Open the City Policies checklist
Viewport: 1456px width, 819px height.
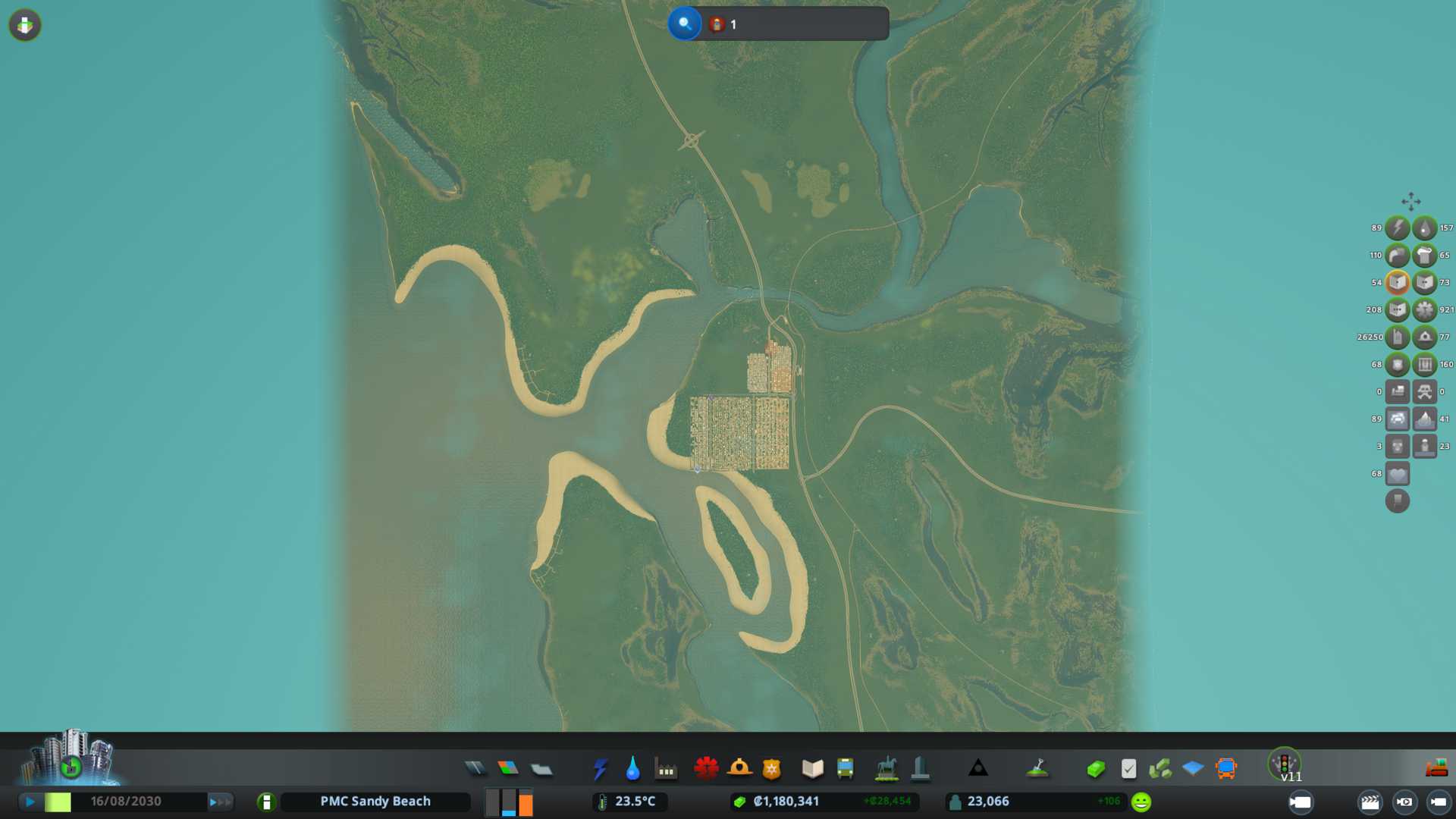(1128, 769)
